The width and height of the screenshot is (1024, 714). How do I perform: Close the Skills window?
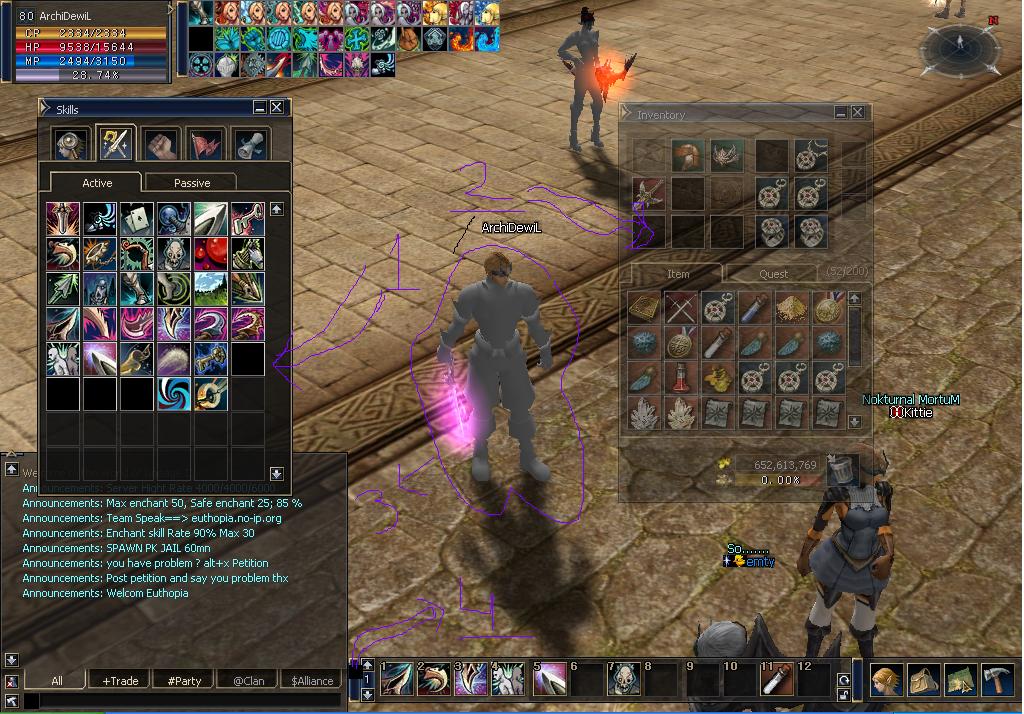(x=277, y=108)
